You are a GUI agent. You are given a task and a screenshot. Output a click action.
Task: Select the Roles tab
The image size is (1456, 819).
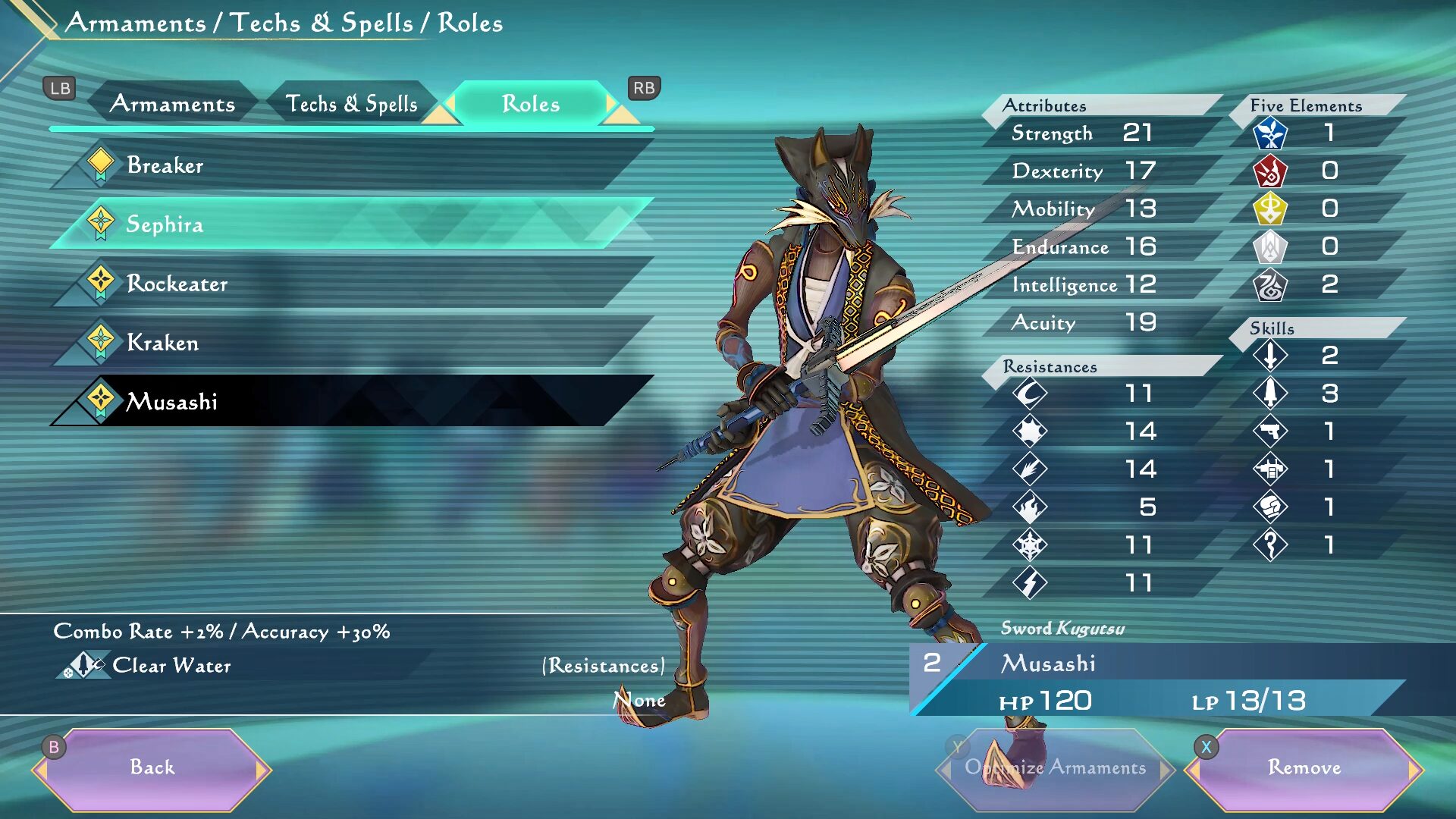point(531,104)
